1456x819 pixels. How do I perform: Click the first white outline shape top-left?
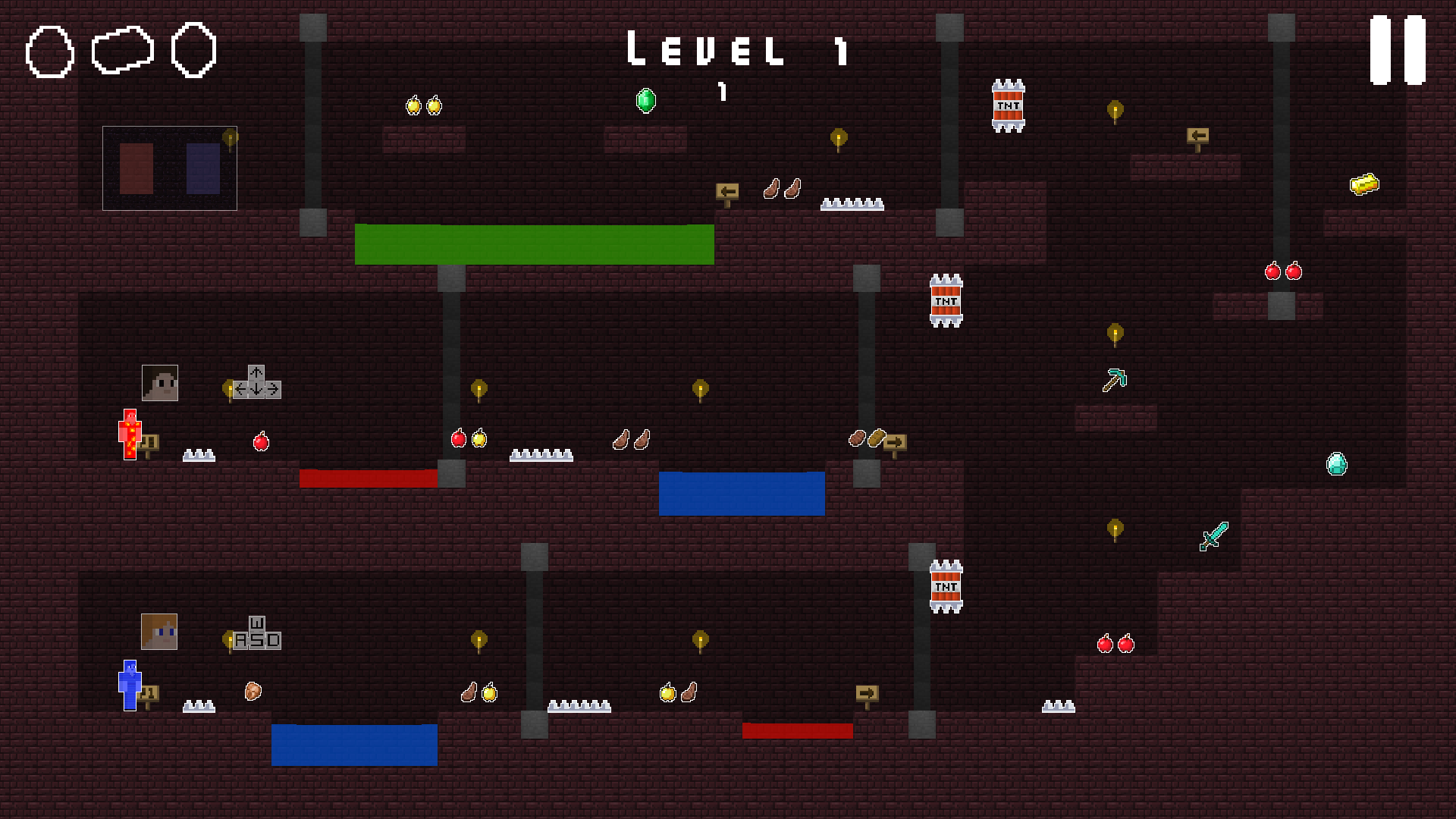coord(49,52)
